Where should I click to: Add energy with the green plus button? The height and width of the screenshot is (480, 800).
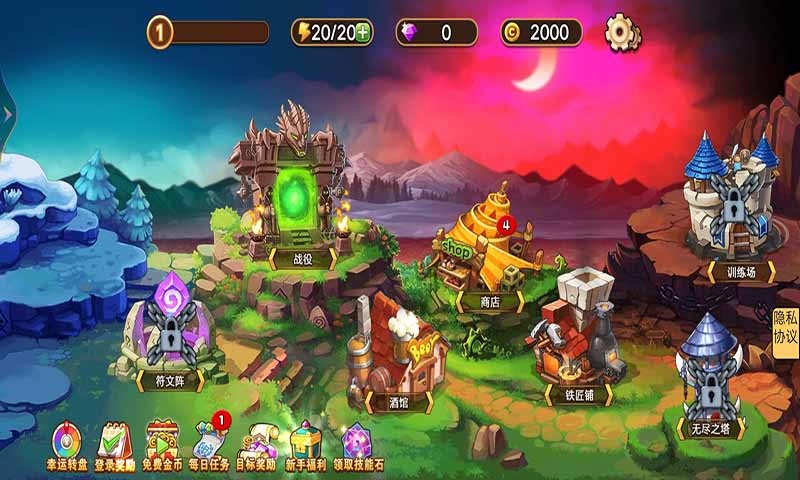(x=362, y=32)
